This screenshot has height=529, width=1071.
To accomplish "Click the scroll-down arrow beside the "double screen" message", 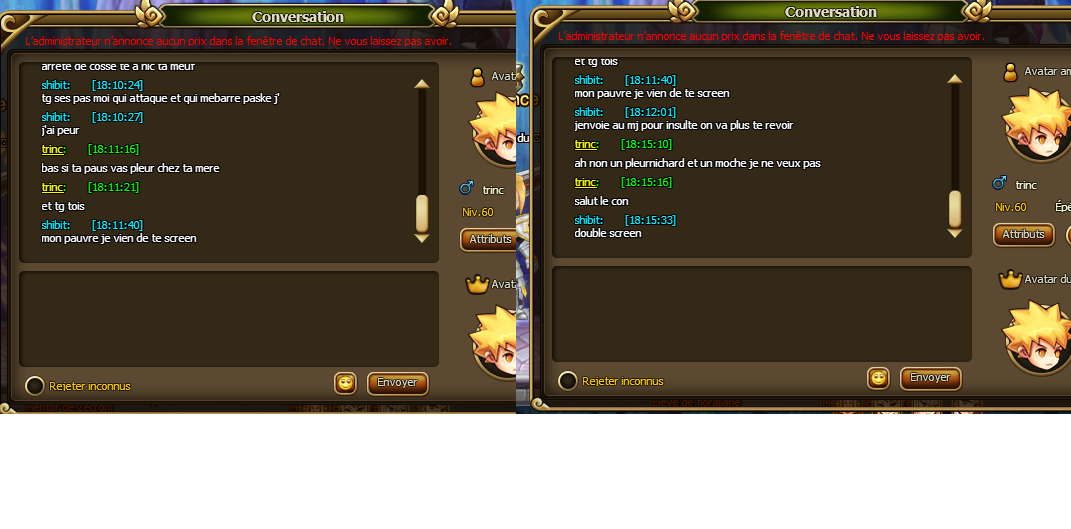I will (954, 233).
